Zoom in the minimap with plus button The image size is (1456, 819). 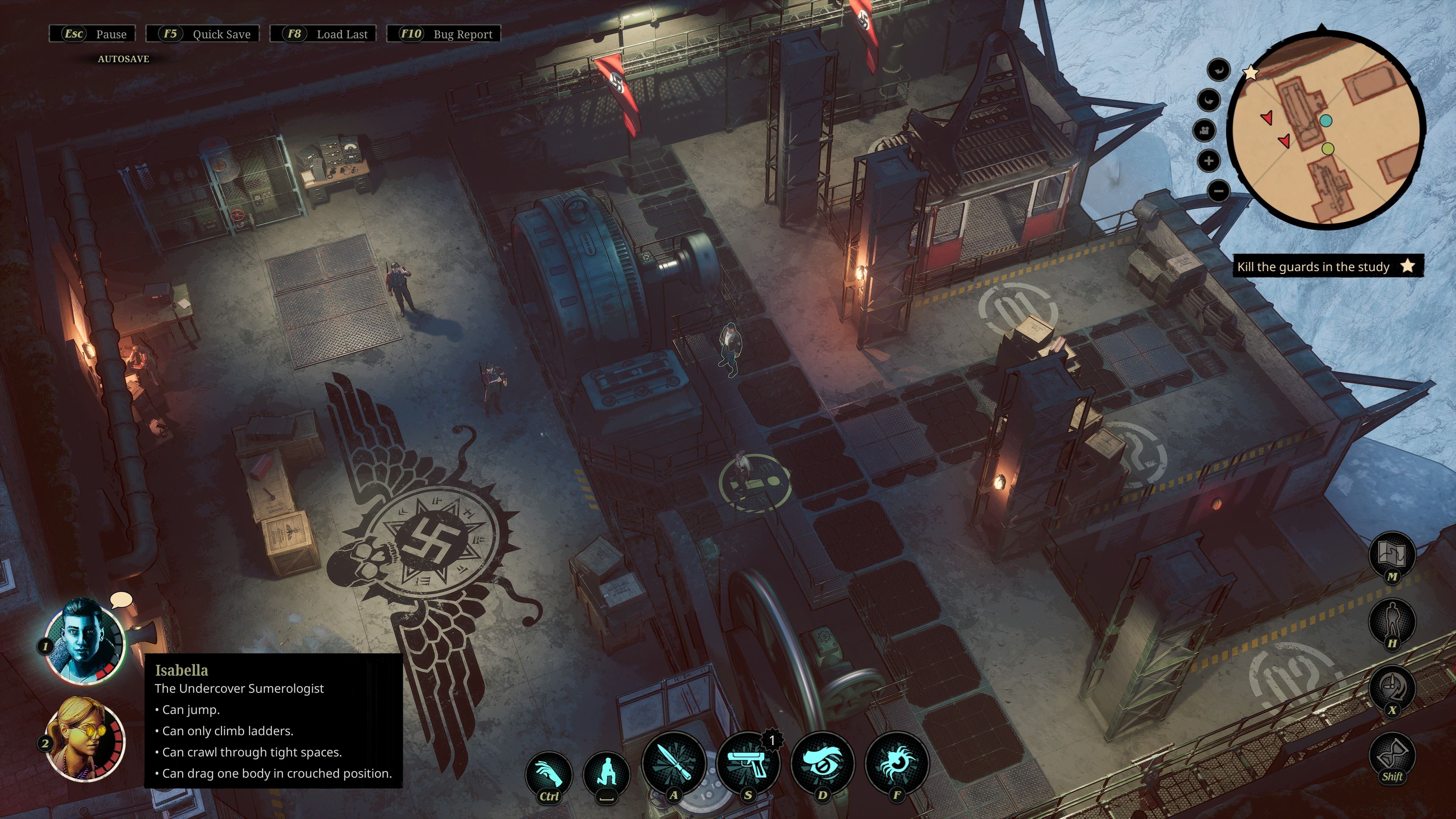tap(1208, 161)
